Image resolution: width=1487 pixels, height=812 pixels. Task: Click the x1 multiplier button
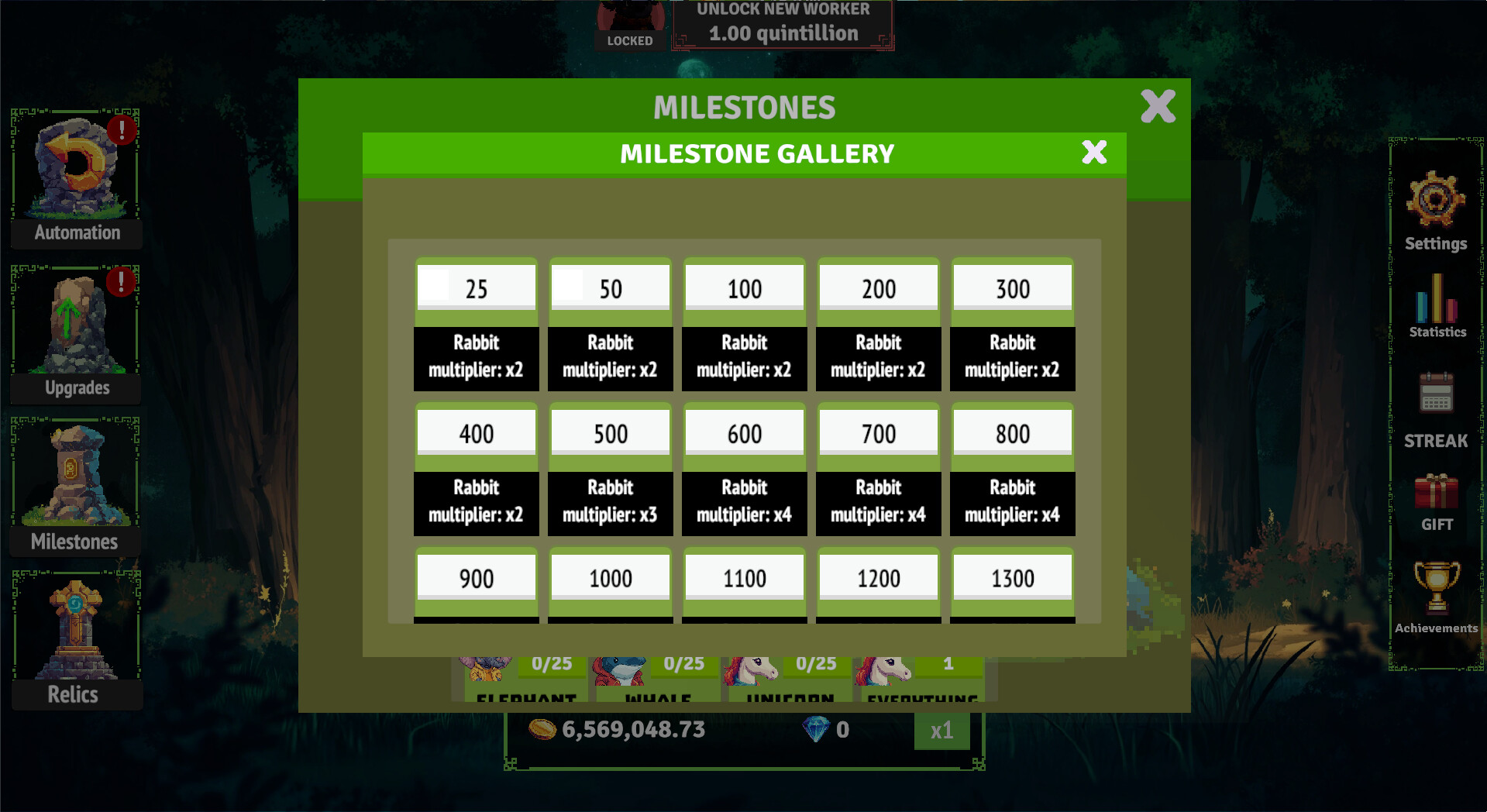941,729
